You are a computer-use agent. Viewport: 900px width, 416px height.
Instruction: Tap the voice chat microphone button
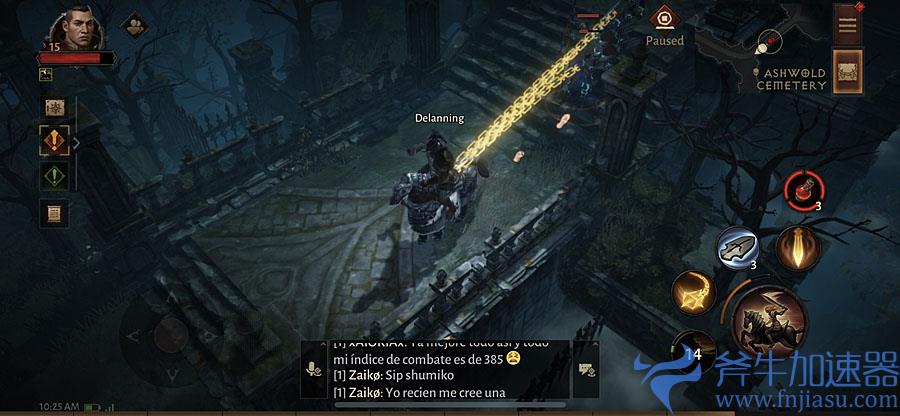(315, 370)
